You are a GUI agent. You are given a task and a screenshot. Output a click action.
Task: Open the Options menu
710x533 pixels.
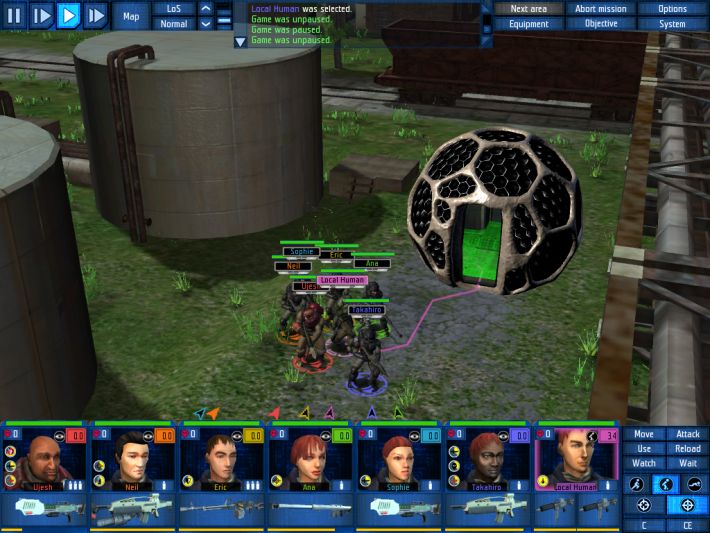(x=672, y=9)
